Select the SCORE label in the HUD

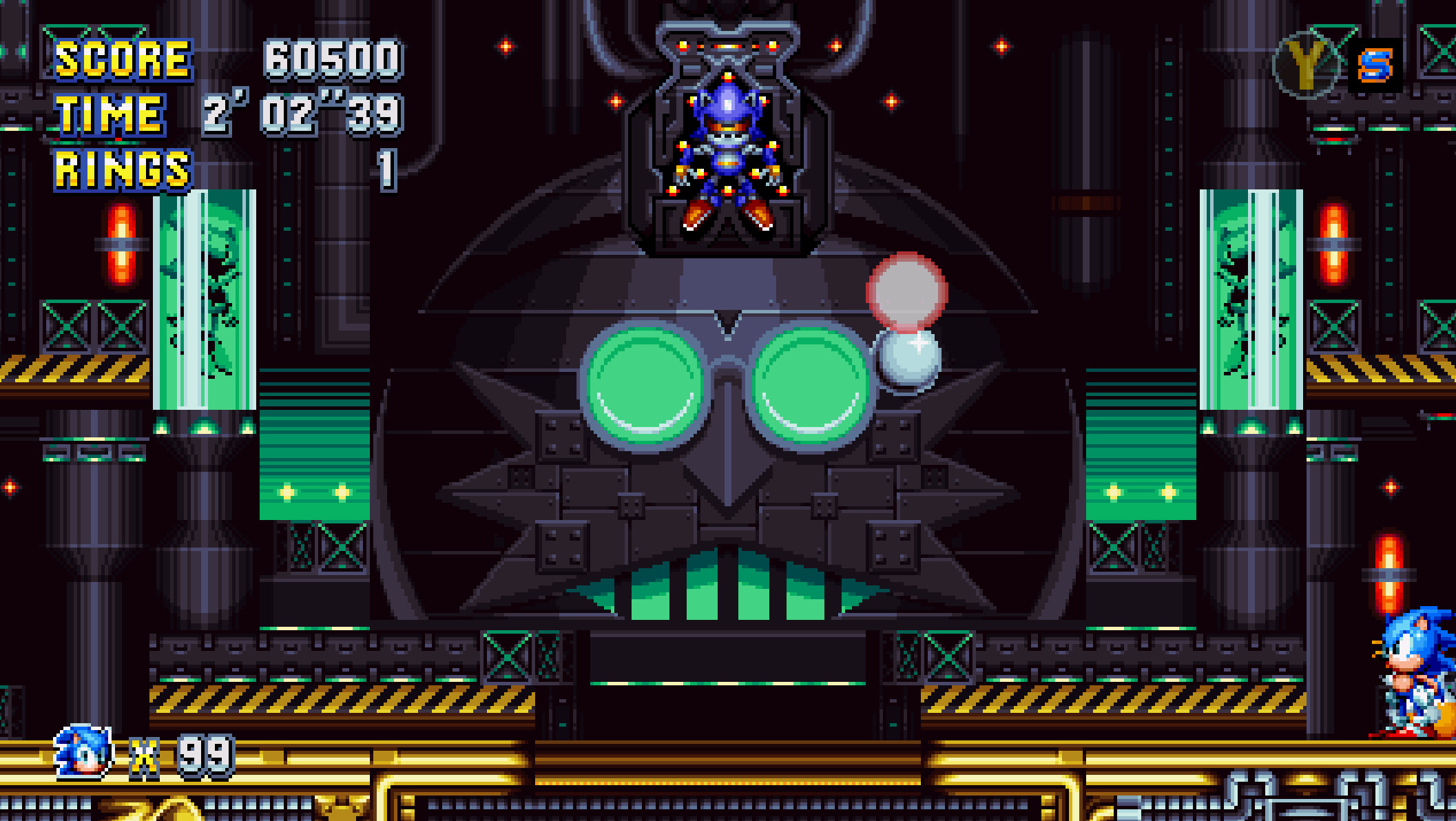coord(124,61)
